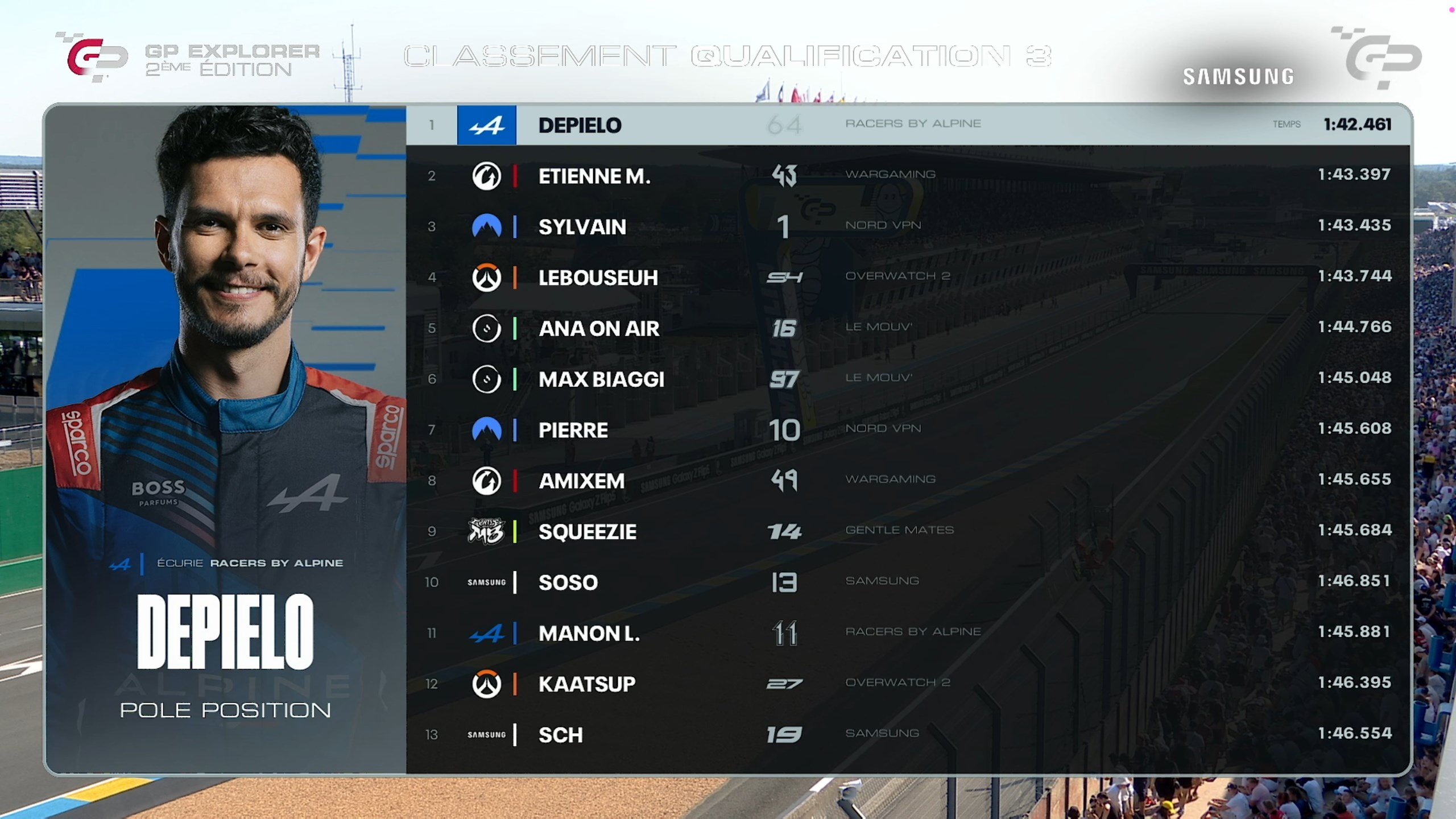Choose the ETIENNE M. leaderboard row

pos(908,175)
